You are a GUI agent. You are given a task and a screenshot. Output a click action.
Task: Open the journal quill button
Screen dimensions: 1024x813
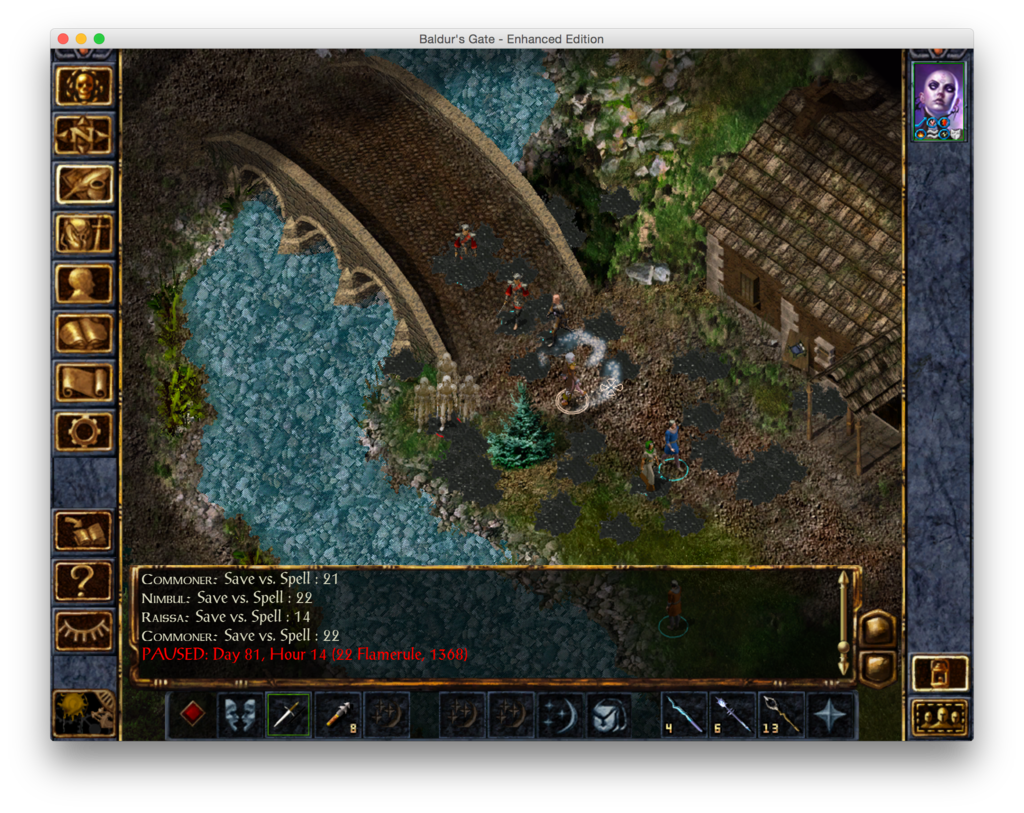pyautogui.click(x=84, y=185)
